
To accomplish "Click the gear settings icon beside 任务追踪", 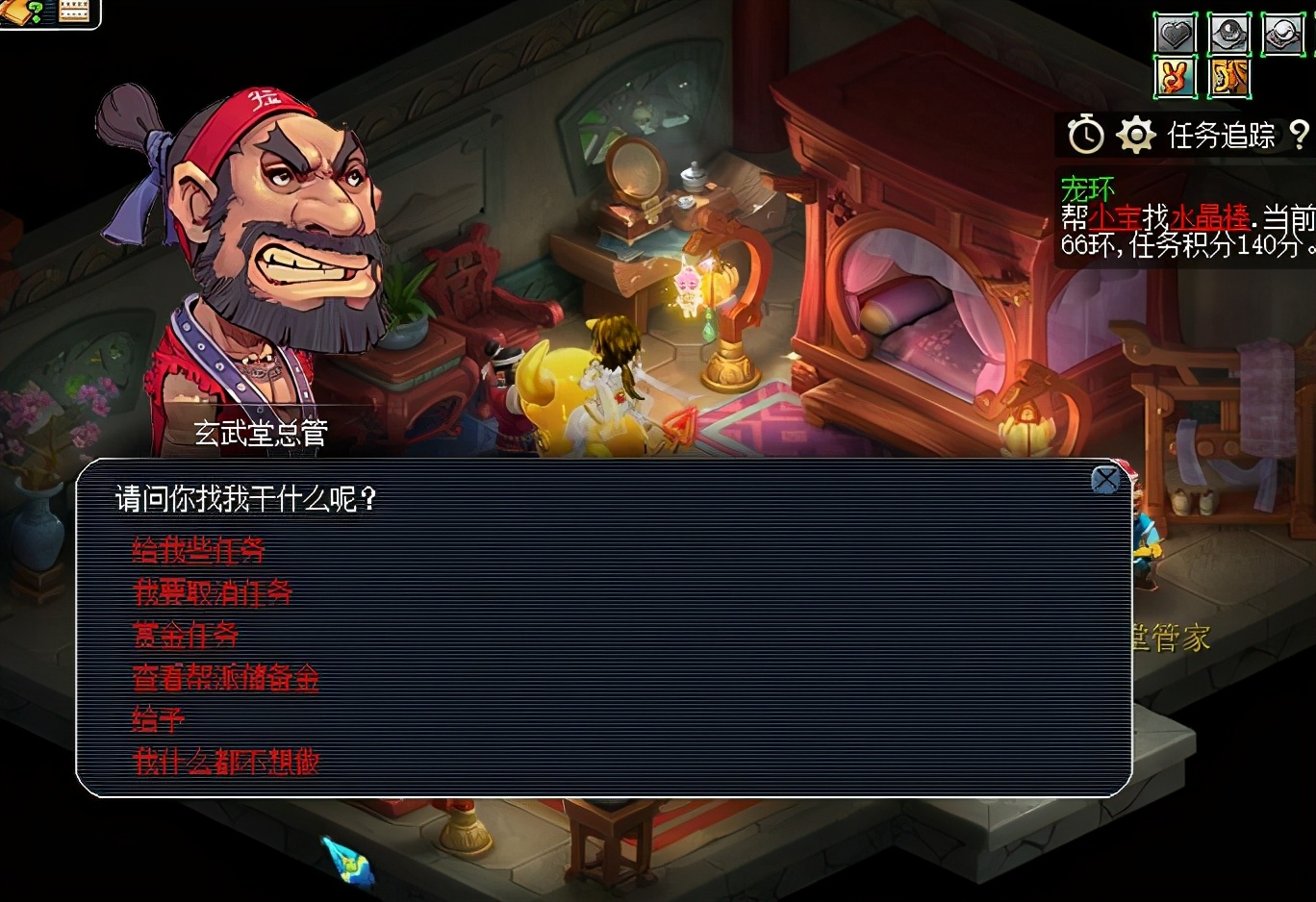I will [1136, 136].
